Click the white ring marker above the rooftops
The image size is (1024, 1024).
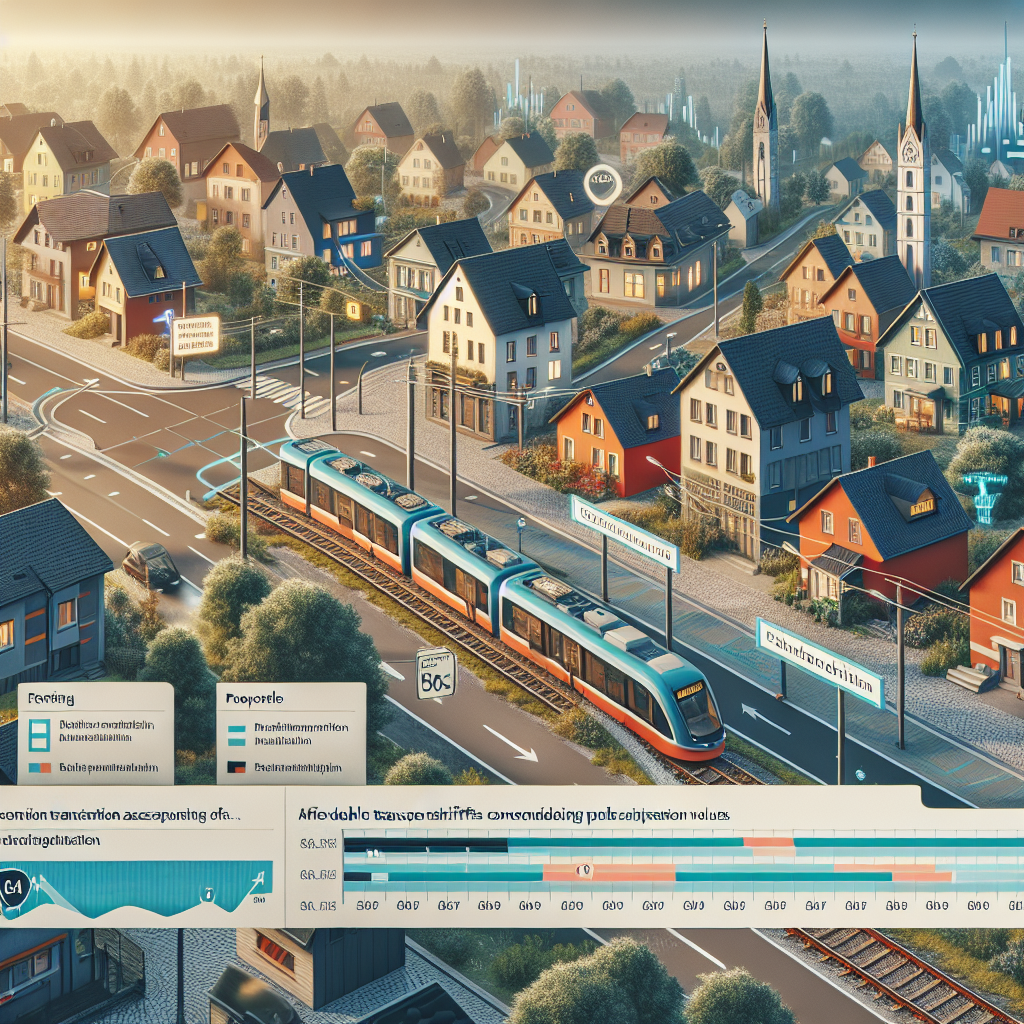click(602, 184)
